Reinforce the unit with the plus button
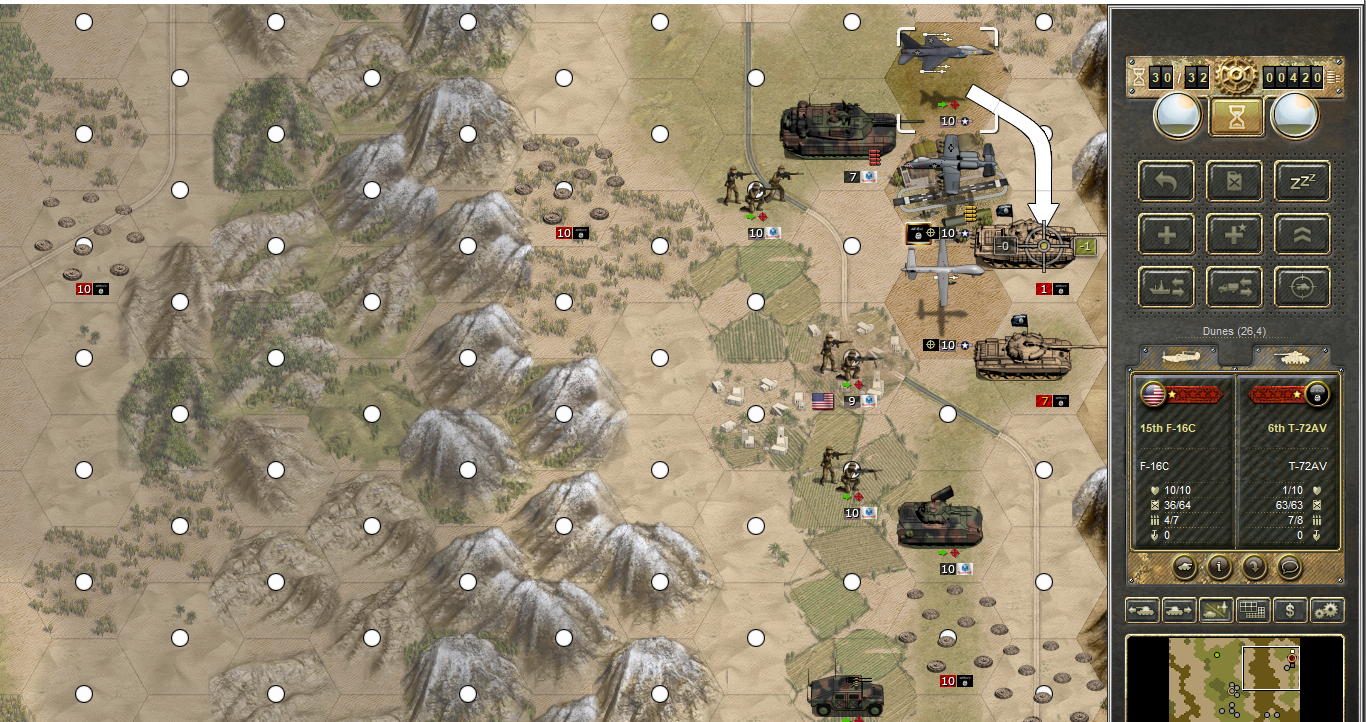 coord(1166,235)
